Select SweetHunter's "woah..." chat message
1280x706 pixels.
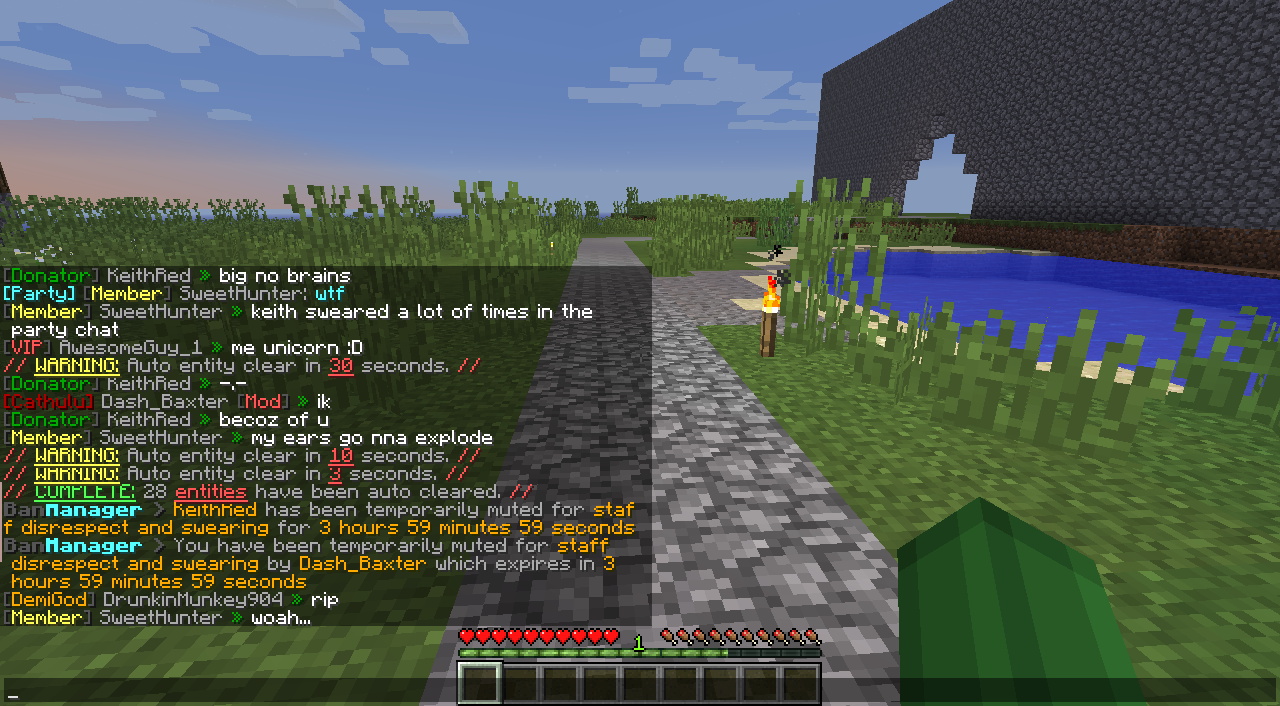(x=280, y=618)
